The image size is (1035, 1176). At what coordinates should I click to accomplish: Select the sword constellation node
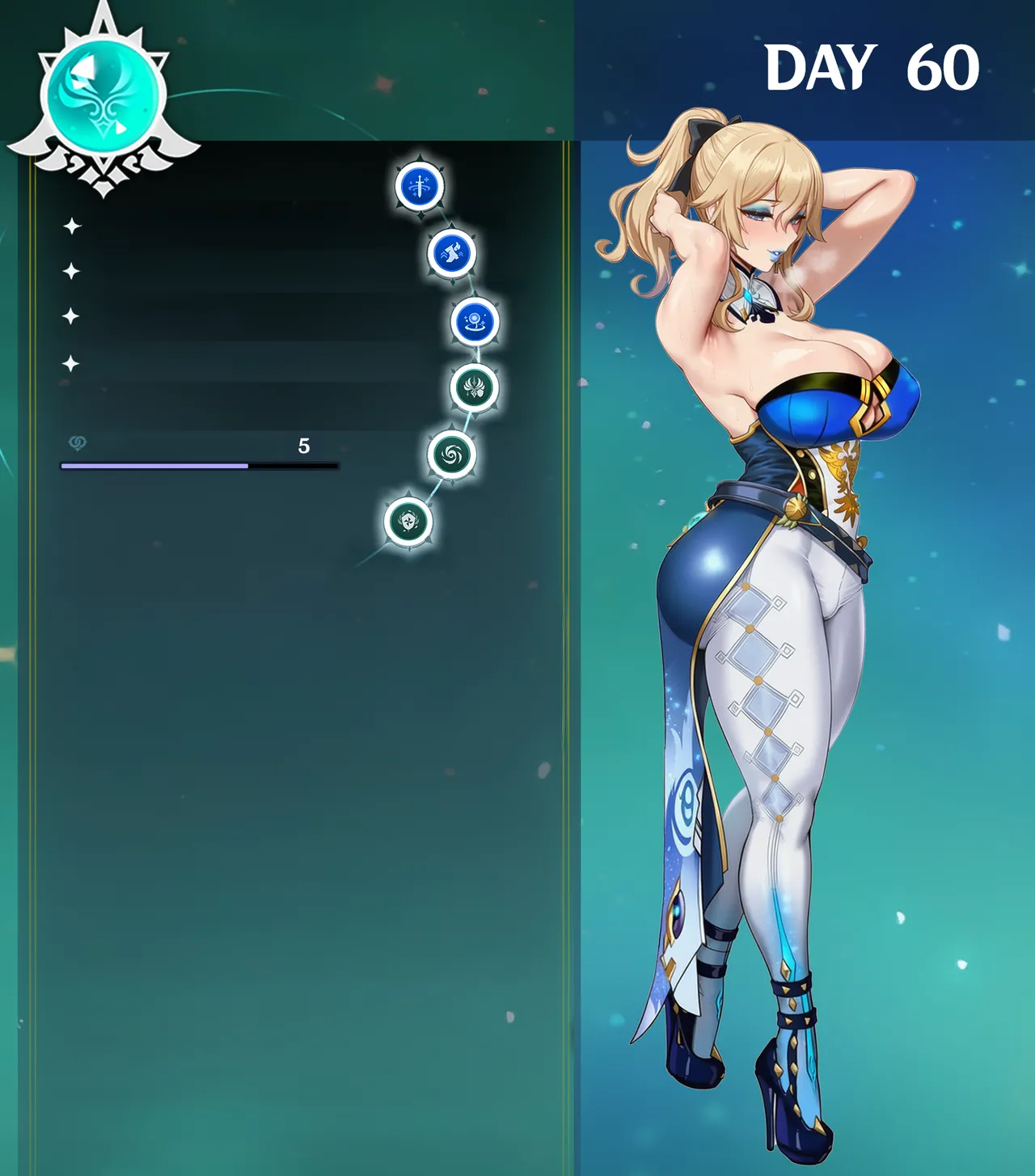click(x=420, y=186)
